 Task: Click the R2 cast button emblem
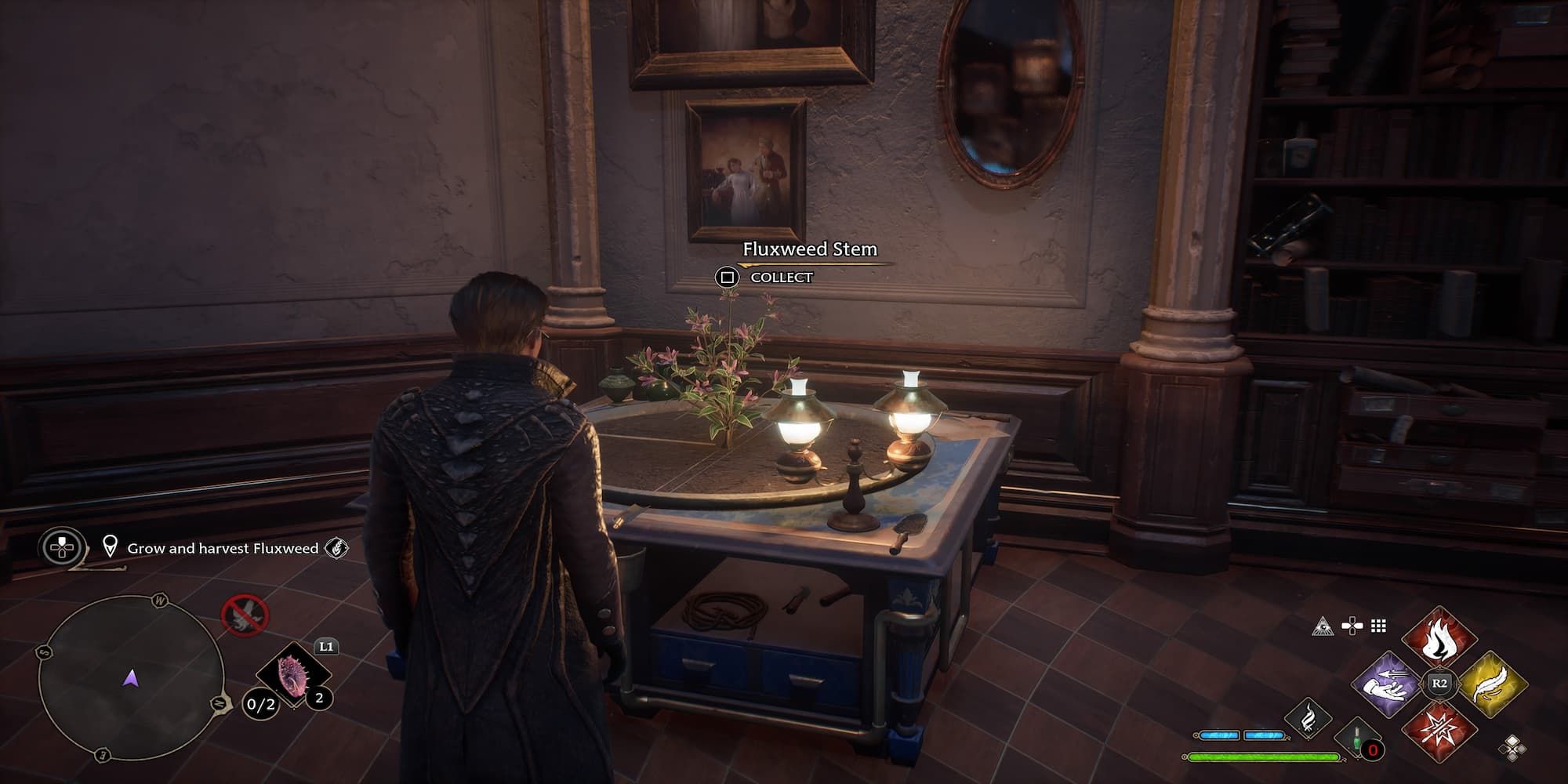click(1439, 682)
